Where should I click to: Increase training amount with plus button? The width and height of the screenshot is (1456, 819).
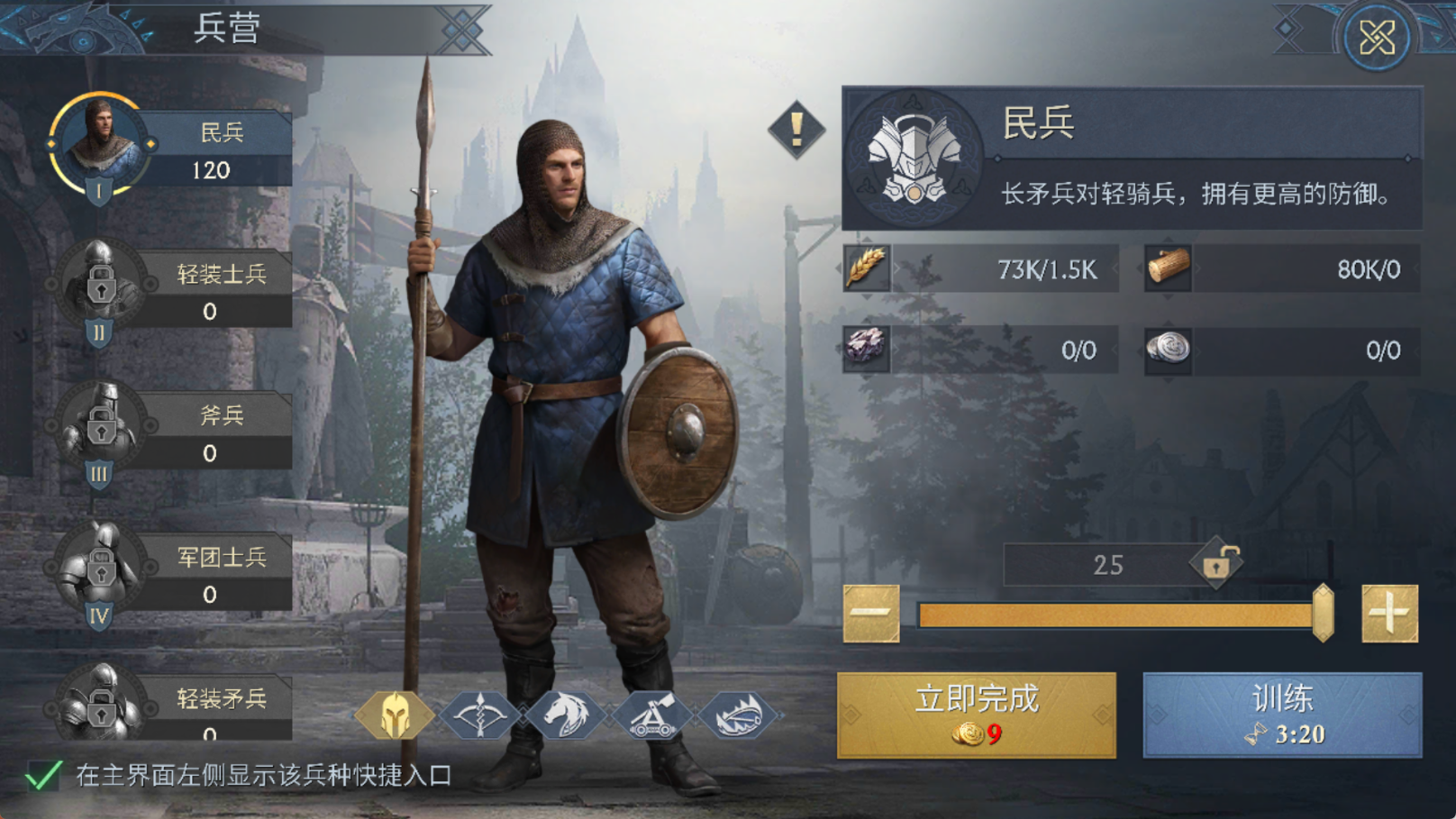[x=1389, y=614]
